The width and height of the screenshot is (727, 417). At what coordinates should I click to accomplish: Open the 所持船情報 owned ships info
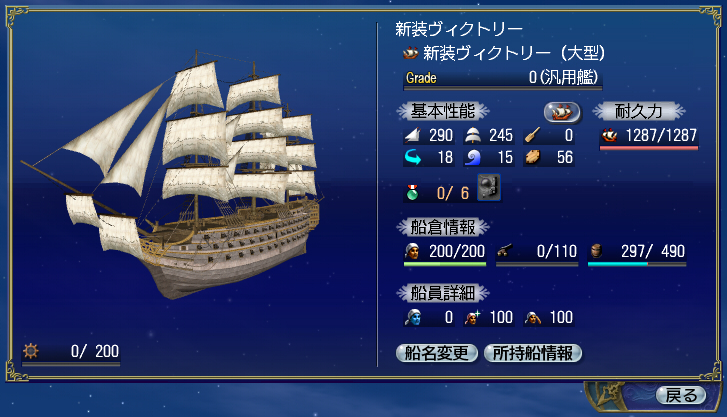[532, 352]
